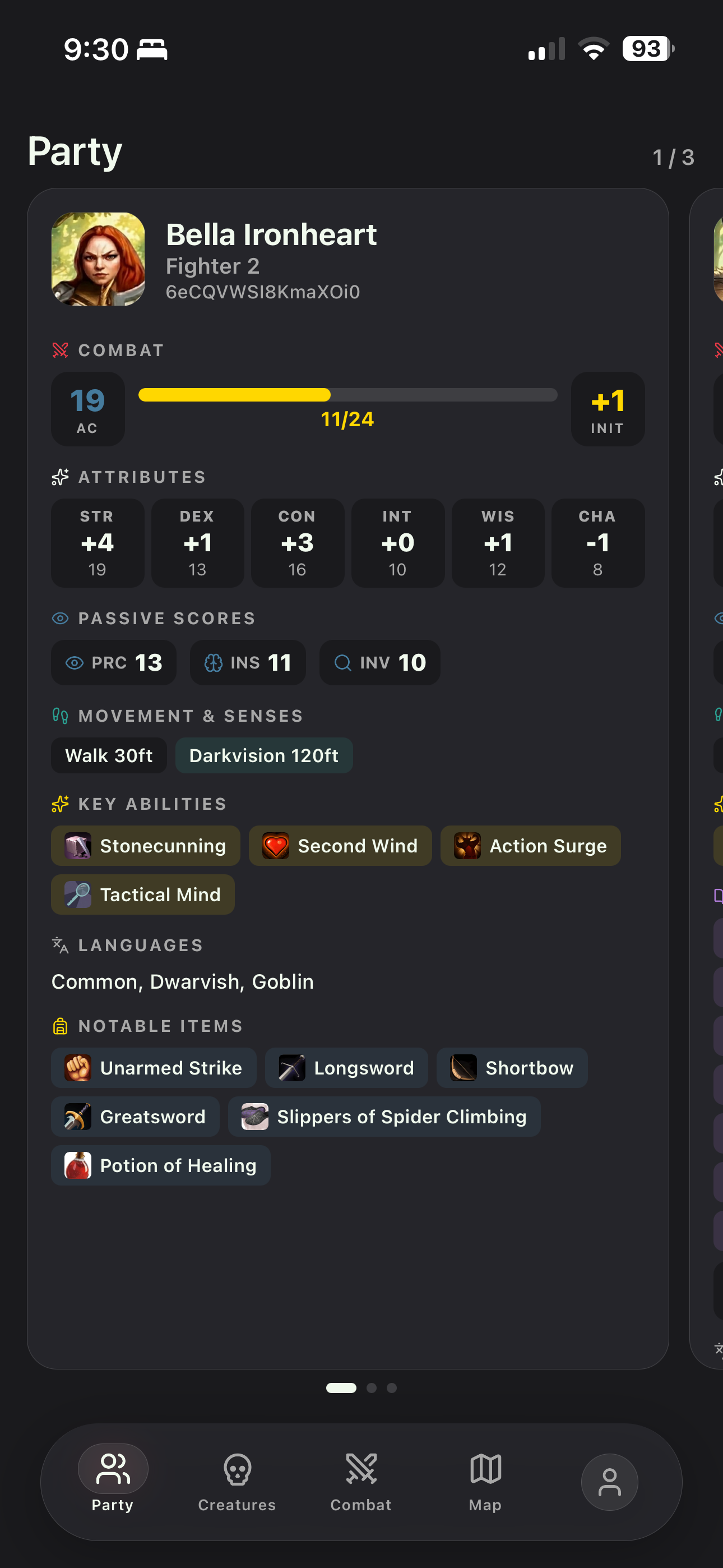The width and height of the screenshot is (723, 1568).
Task: Tap the Map icon in bottom bar
Action: point(484,1467)
